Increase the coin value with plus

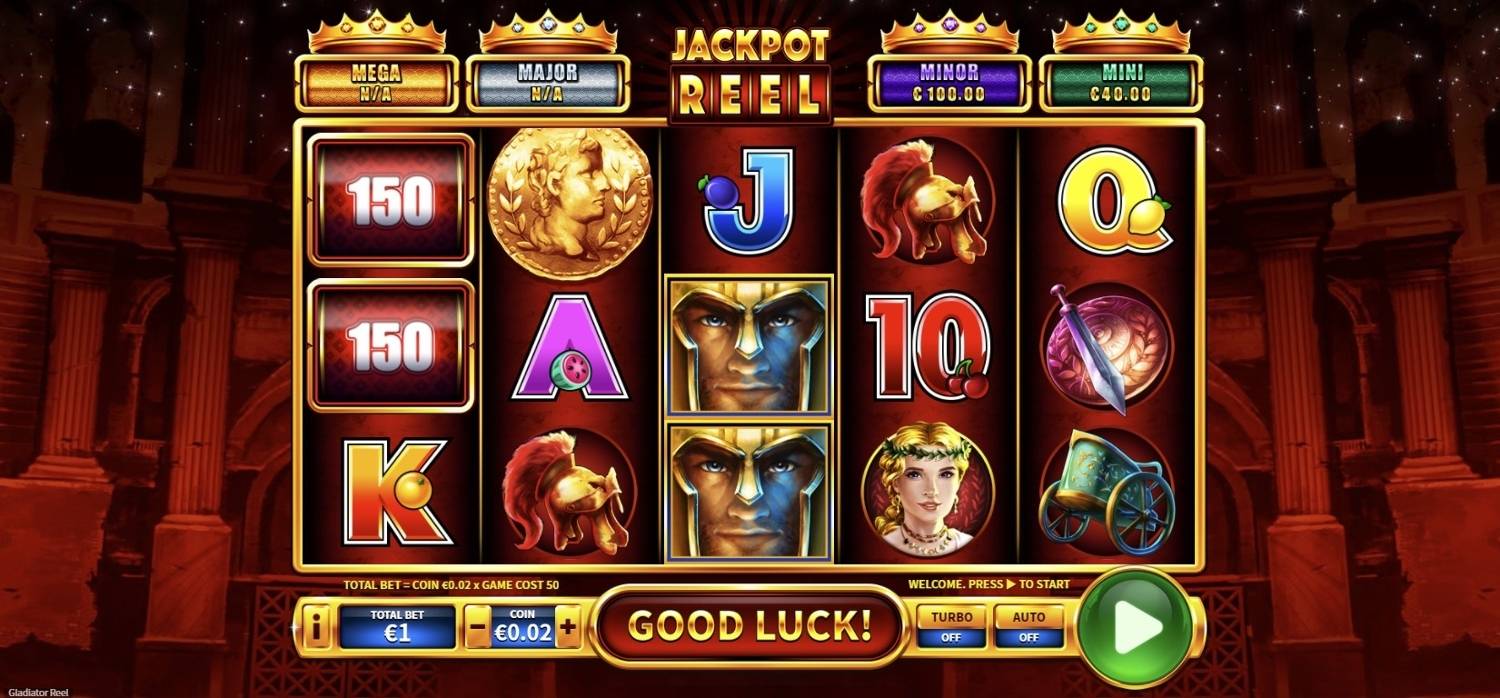[568, 628]
